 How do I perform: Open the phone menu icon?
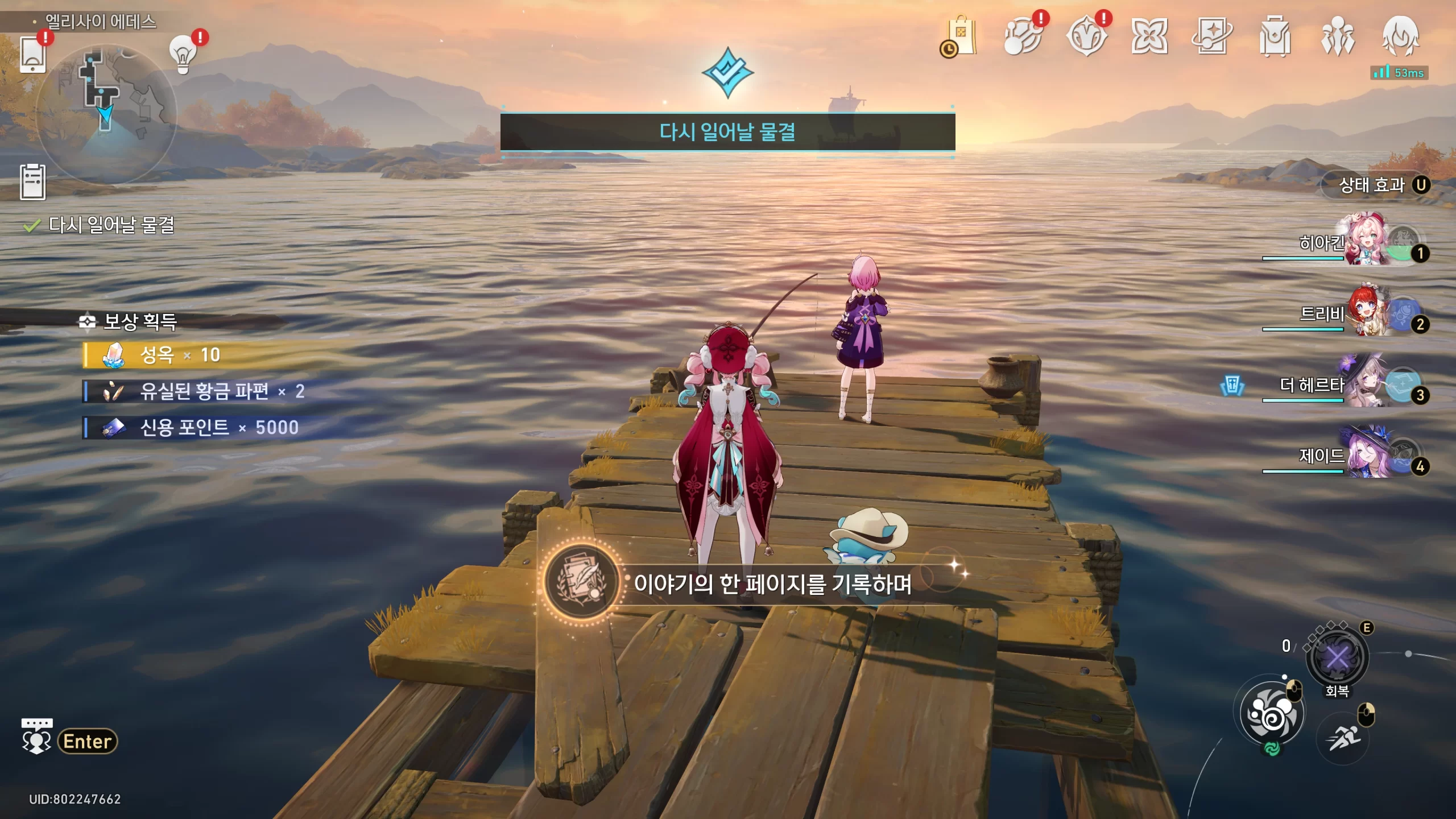click(x=33, y=54)
